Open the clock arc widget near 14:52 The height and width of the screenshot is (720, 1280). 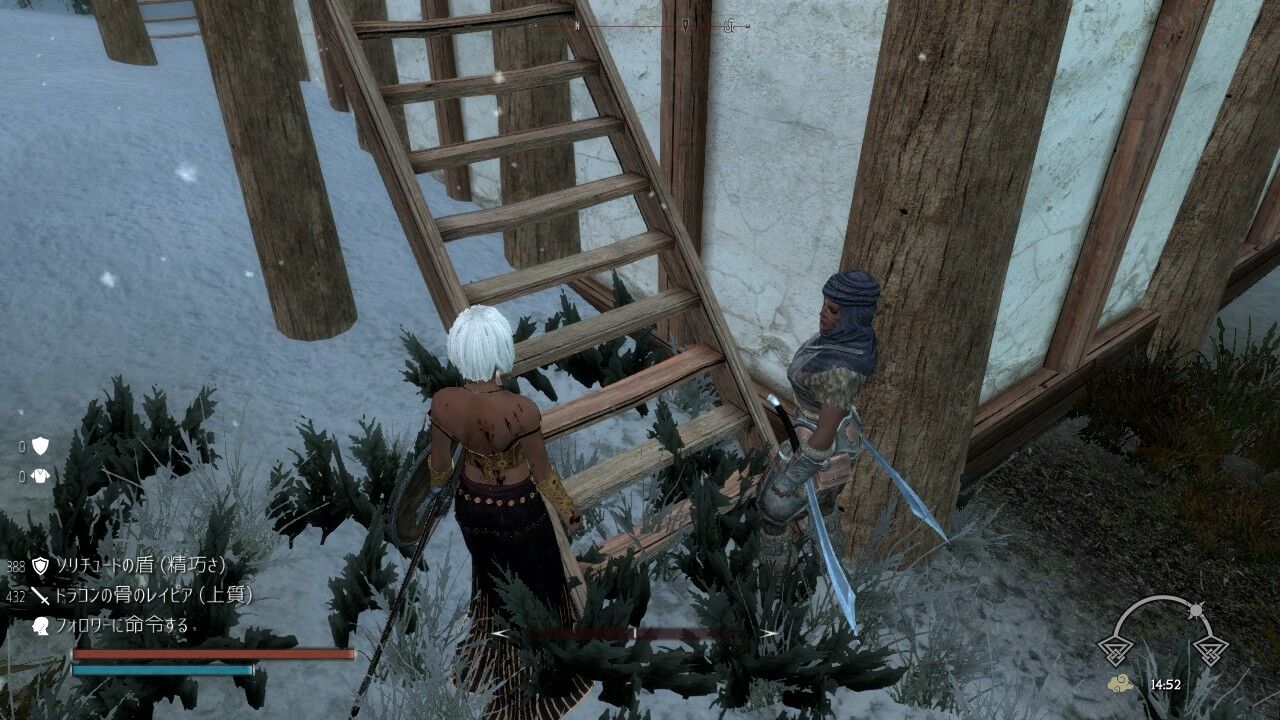(1162, 620)
